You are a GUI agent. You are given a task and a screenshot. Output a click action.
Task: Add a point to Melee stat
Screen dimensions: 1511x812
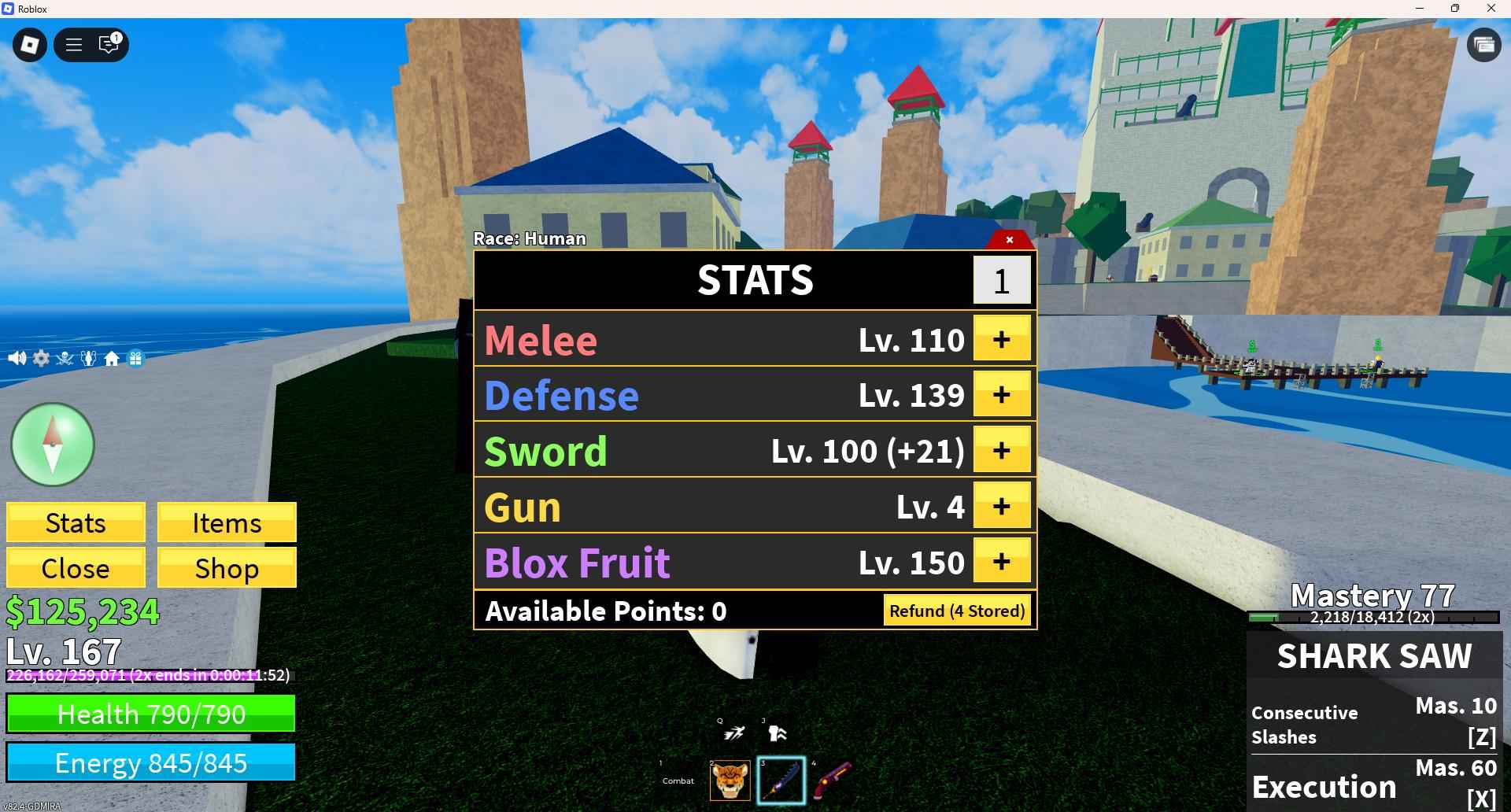pos(1002,339)
